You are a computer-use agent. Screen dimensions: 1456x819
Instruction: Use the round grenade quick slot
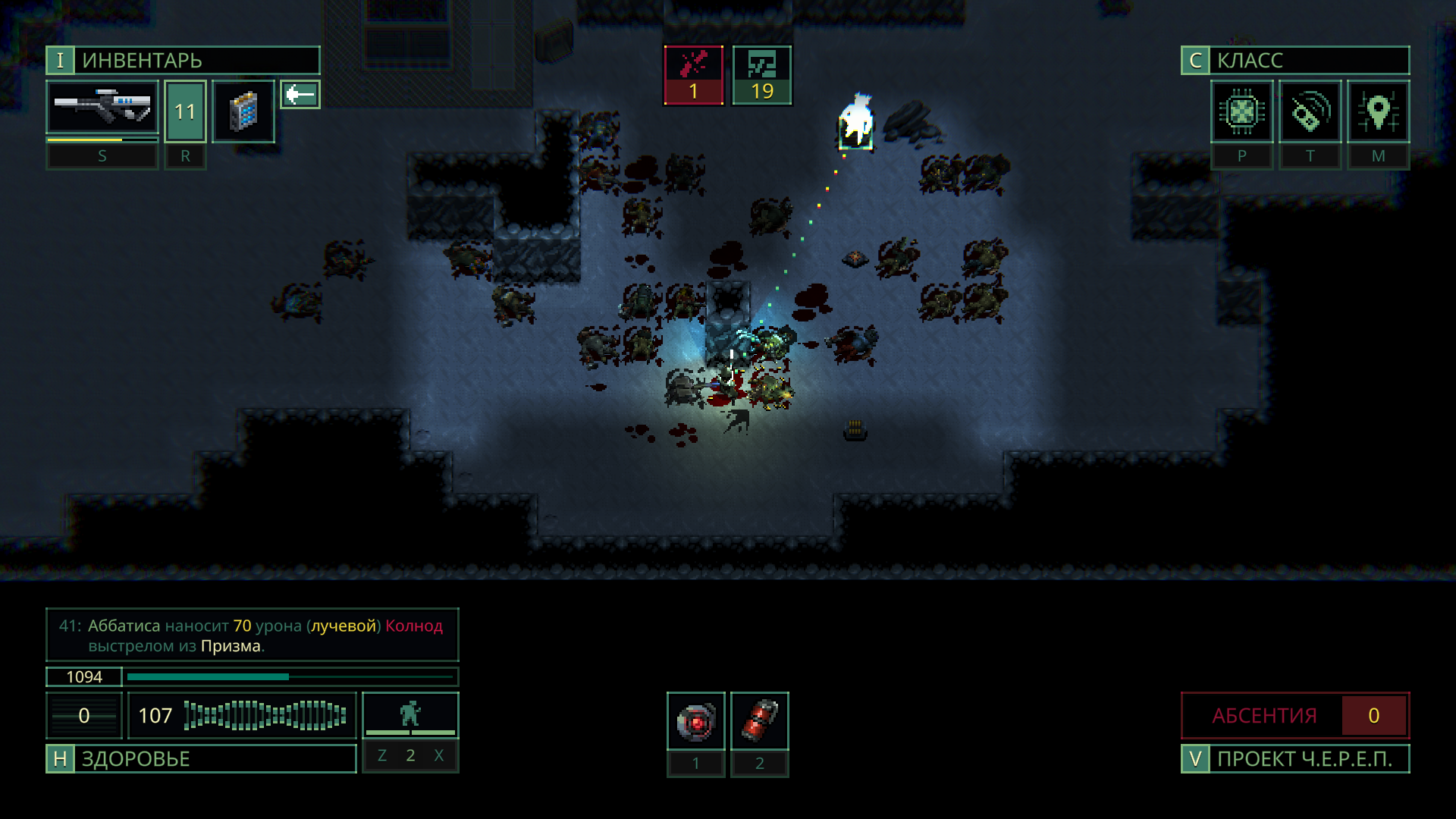(x=695, y=721)
